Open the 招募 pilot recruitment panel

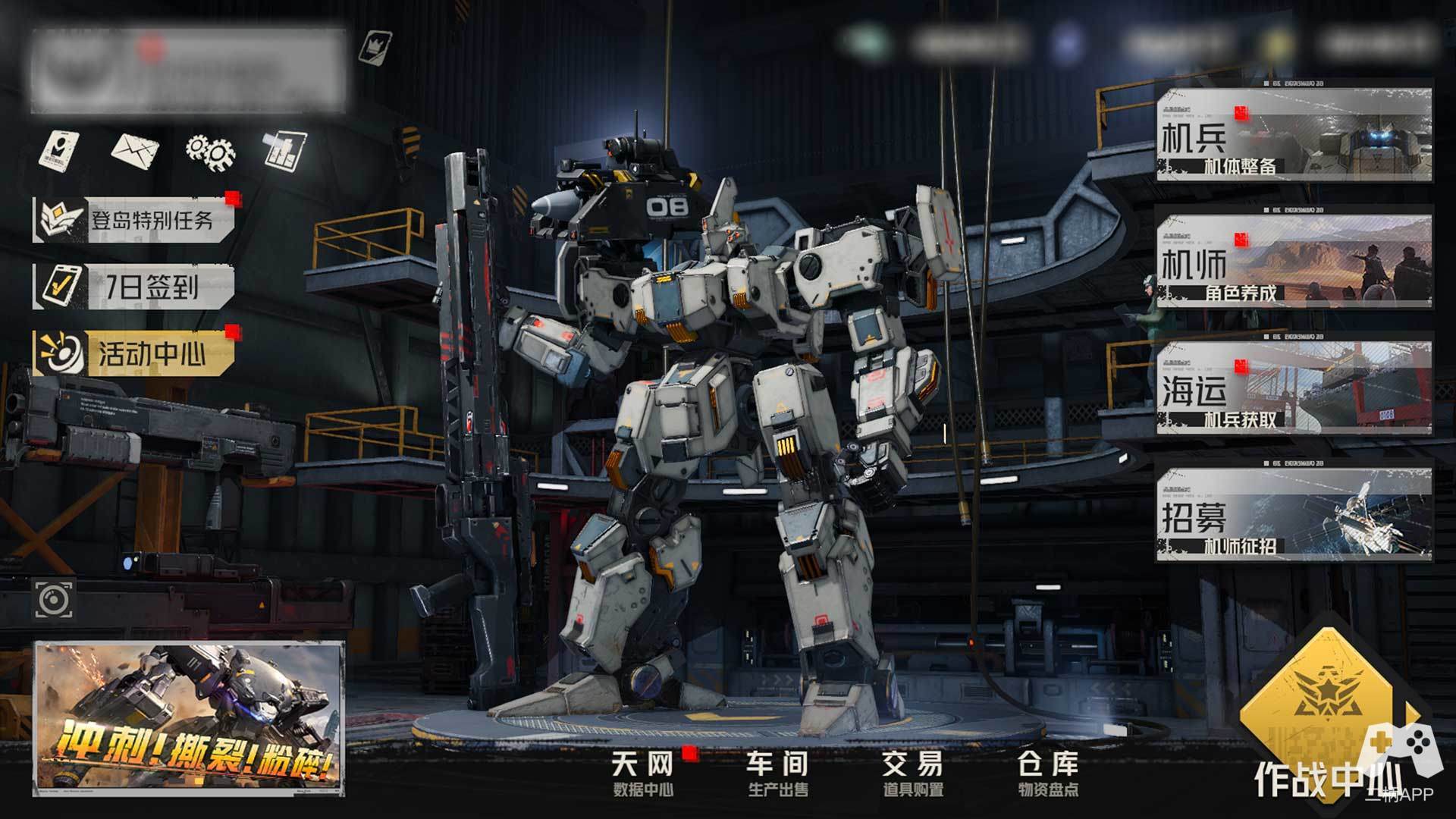tap(1294, 516)
